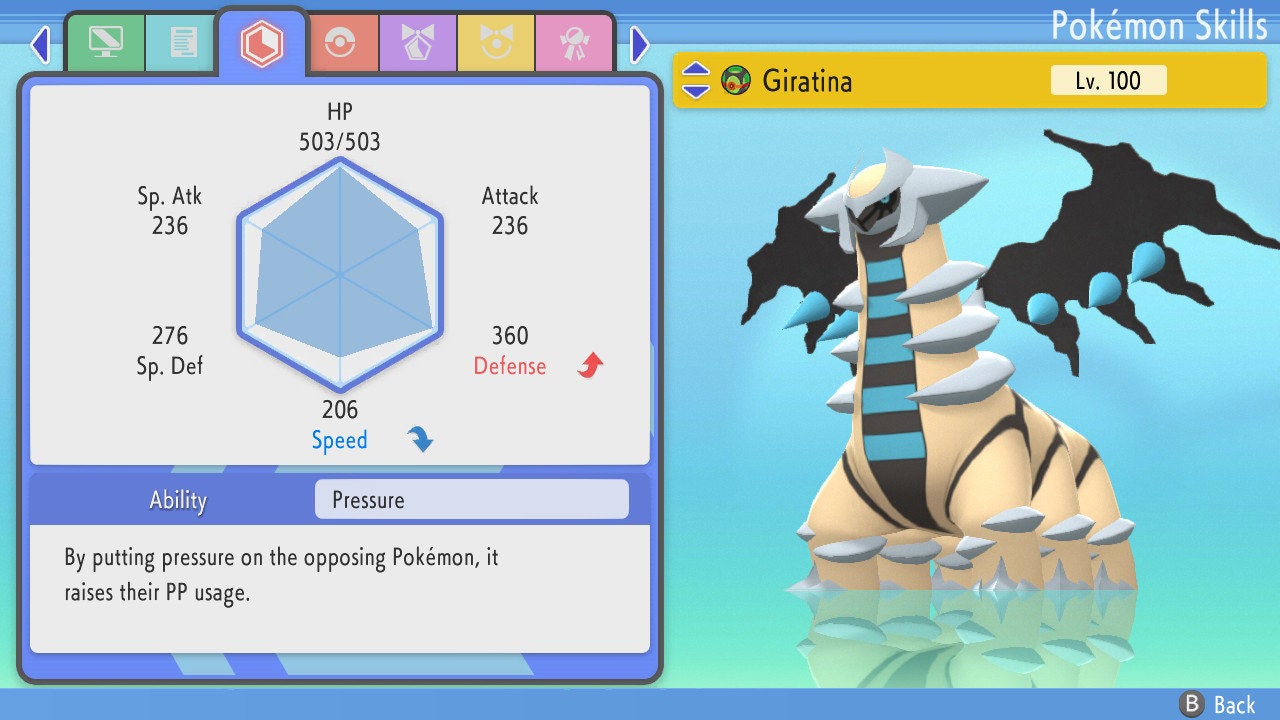Select the Pressure ability field

(x=471, y=500)
